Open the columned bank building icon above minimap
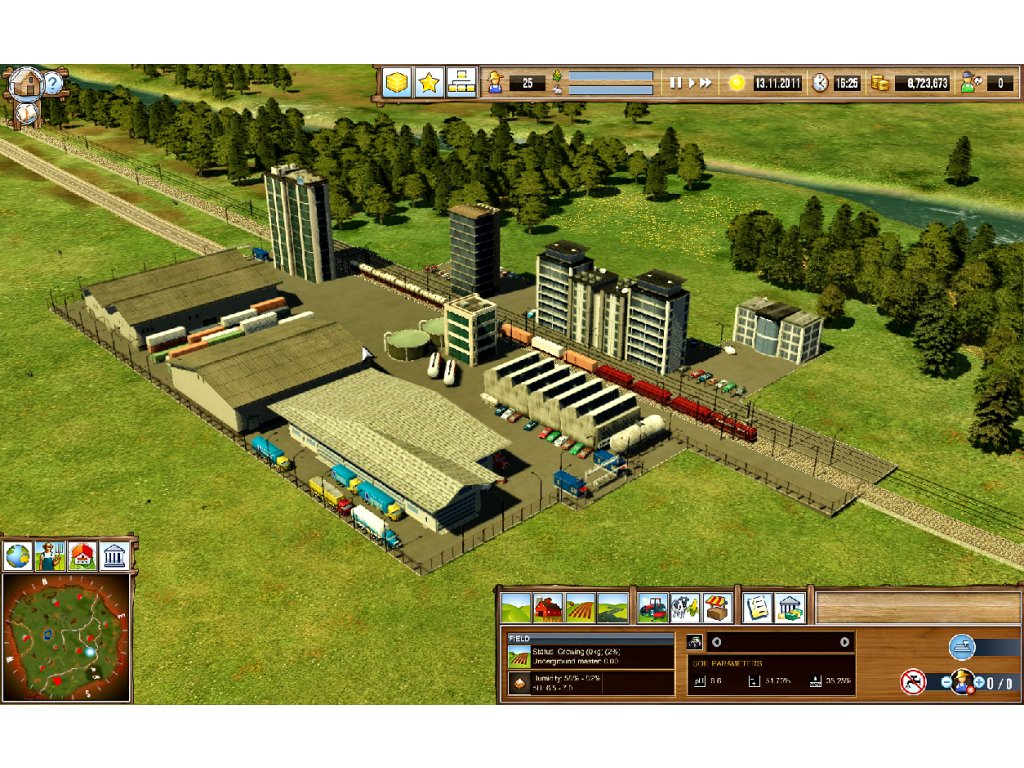This screenshot has height=768, width=1024. (114, 556)
